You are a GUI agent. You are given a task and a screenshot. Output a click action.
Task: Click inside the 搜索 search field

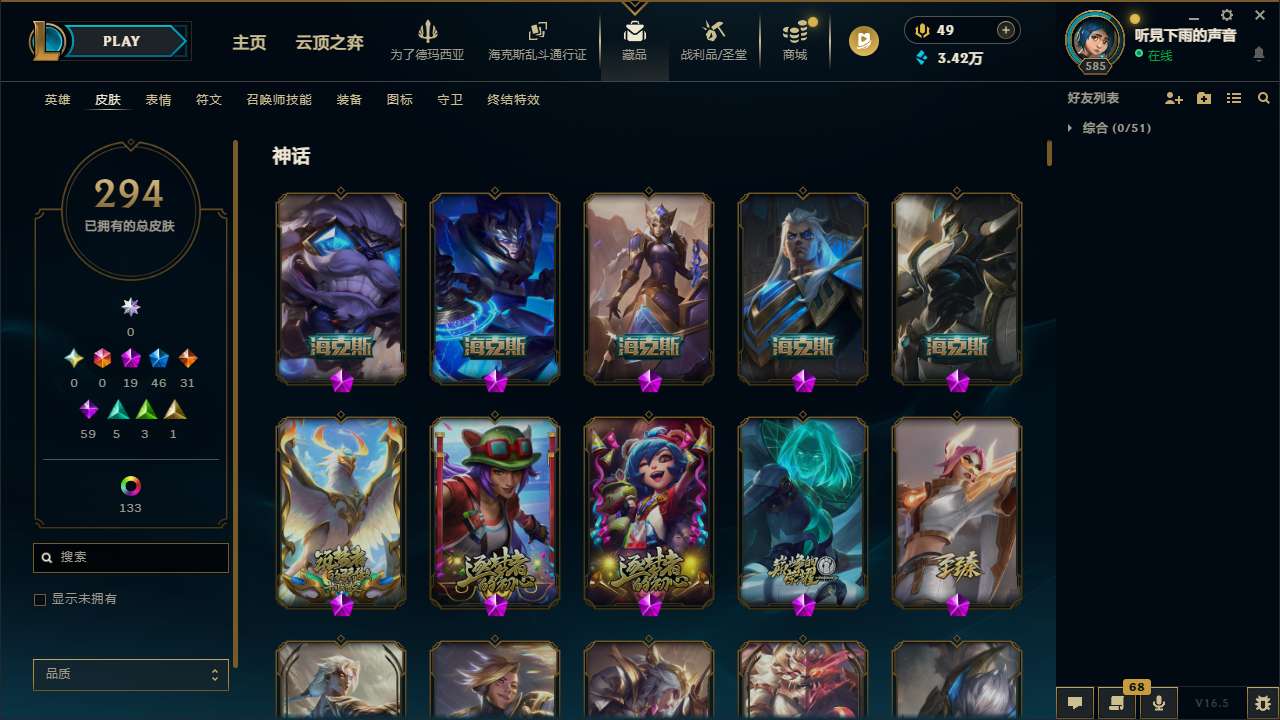[130, 557]
